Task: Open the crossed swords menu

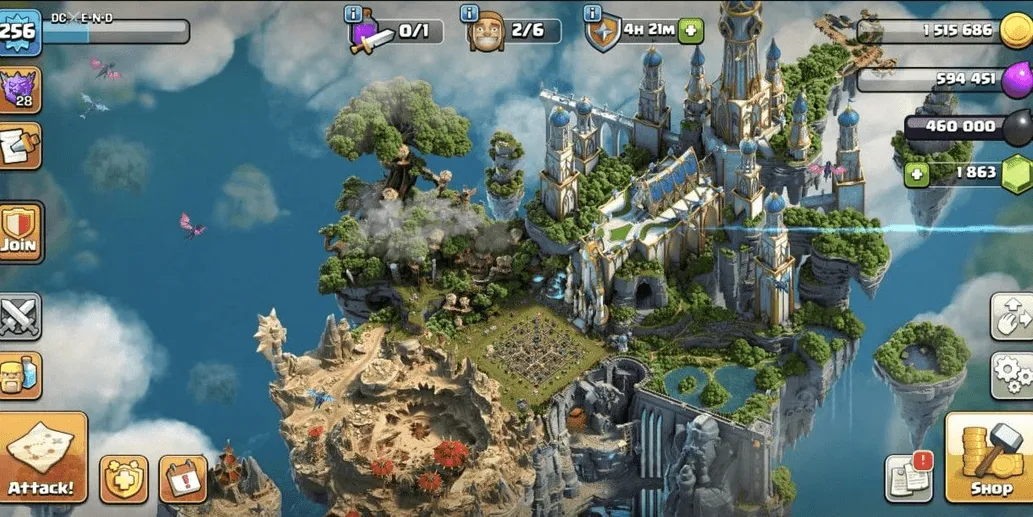Action: [19, 317]
